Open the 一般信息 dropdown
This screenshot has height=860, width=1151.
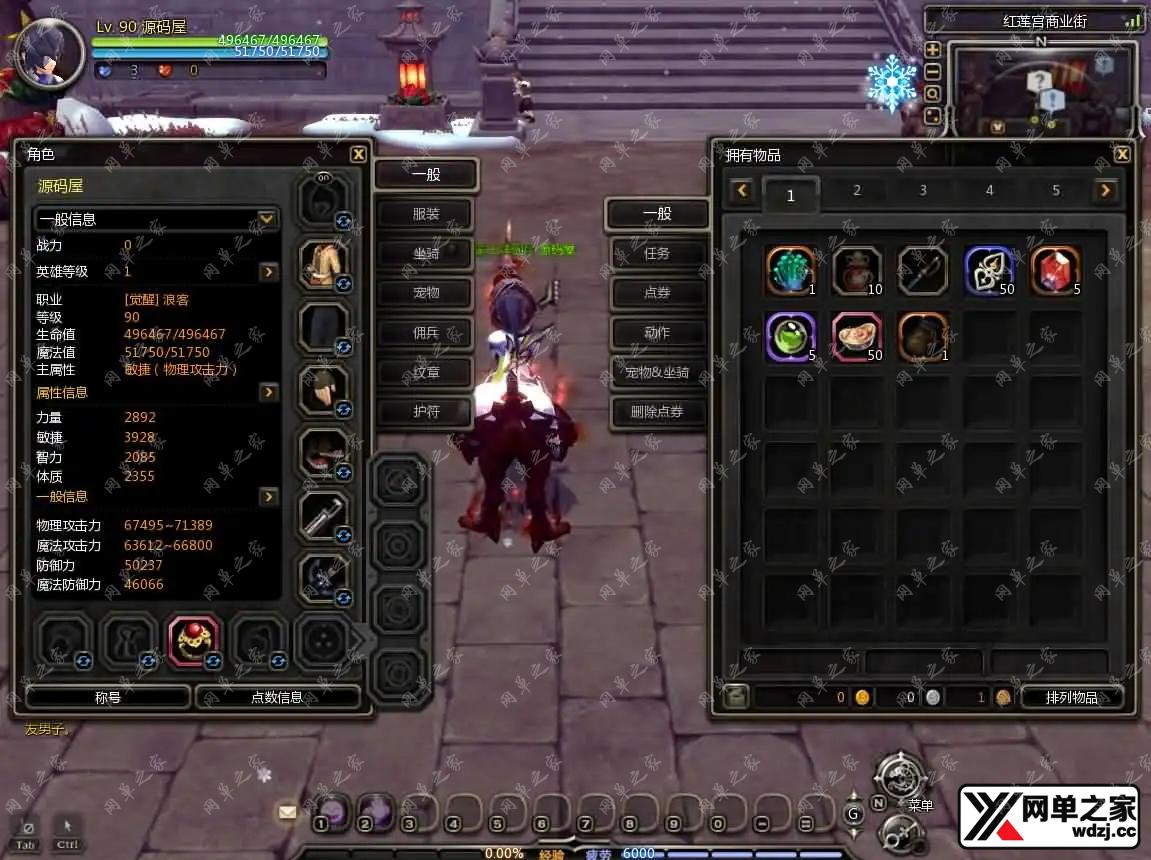(267, 219)
